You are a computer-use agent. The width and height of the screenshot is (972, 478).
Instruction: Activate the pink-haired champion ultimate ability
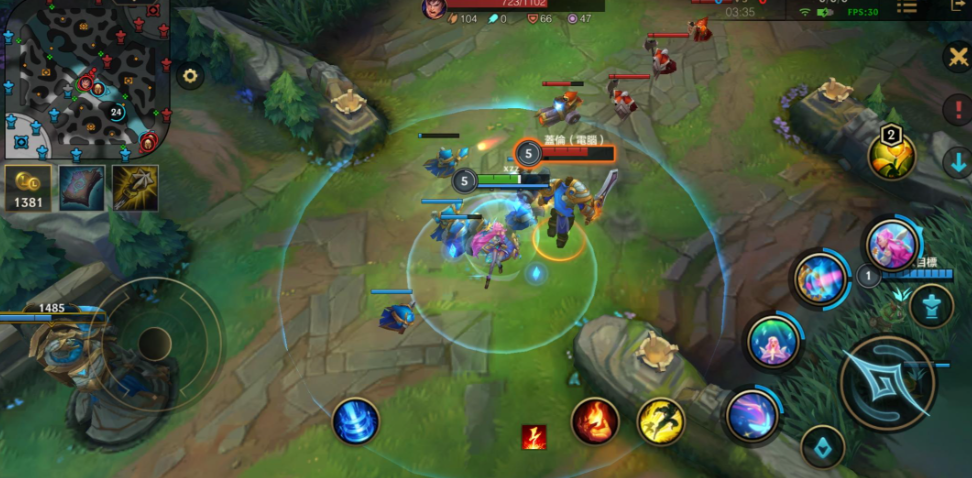pyautogui.click(x=891, y=243)
